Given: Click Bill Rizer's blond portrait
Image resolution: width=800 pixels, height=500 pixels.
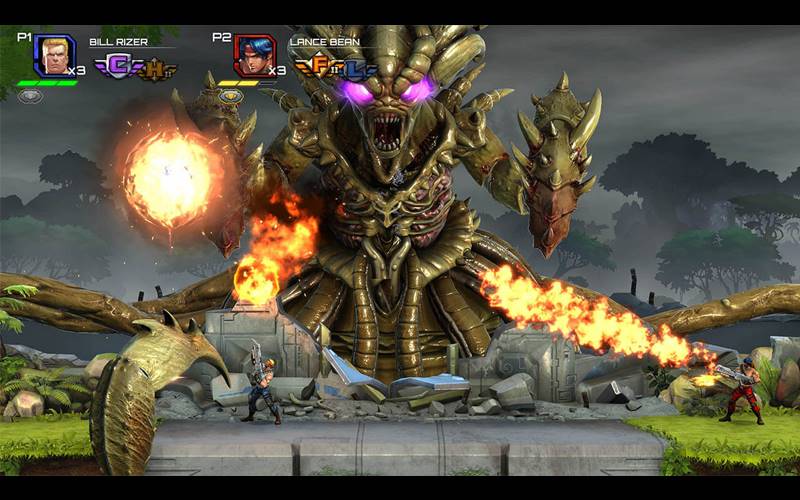Looking at the screenshot, I should [x=54, y=56].
